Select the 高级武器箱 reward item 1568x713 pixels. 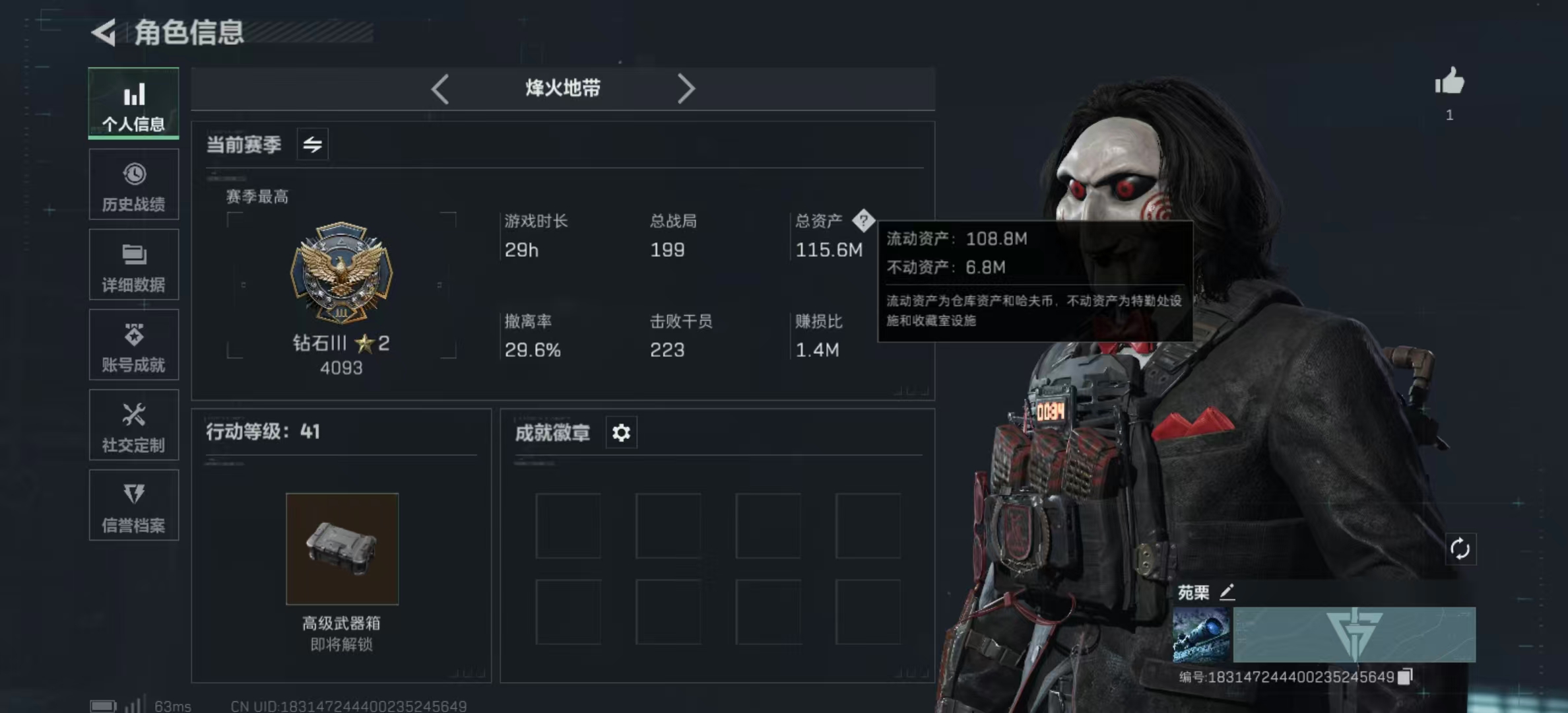(342, 549)
